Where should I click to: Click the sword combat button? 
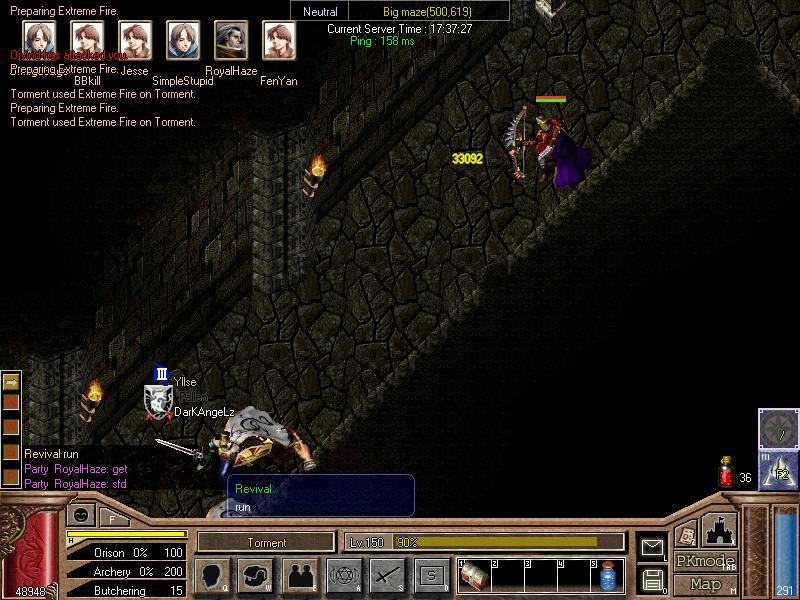[x=388, y=576]
